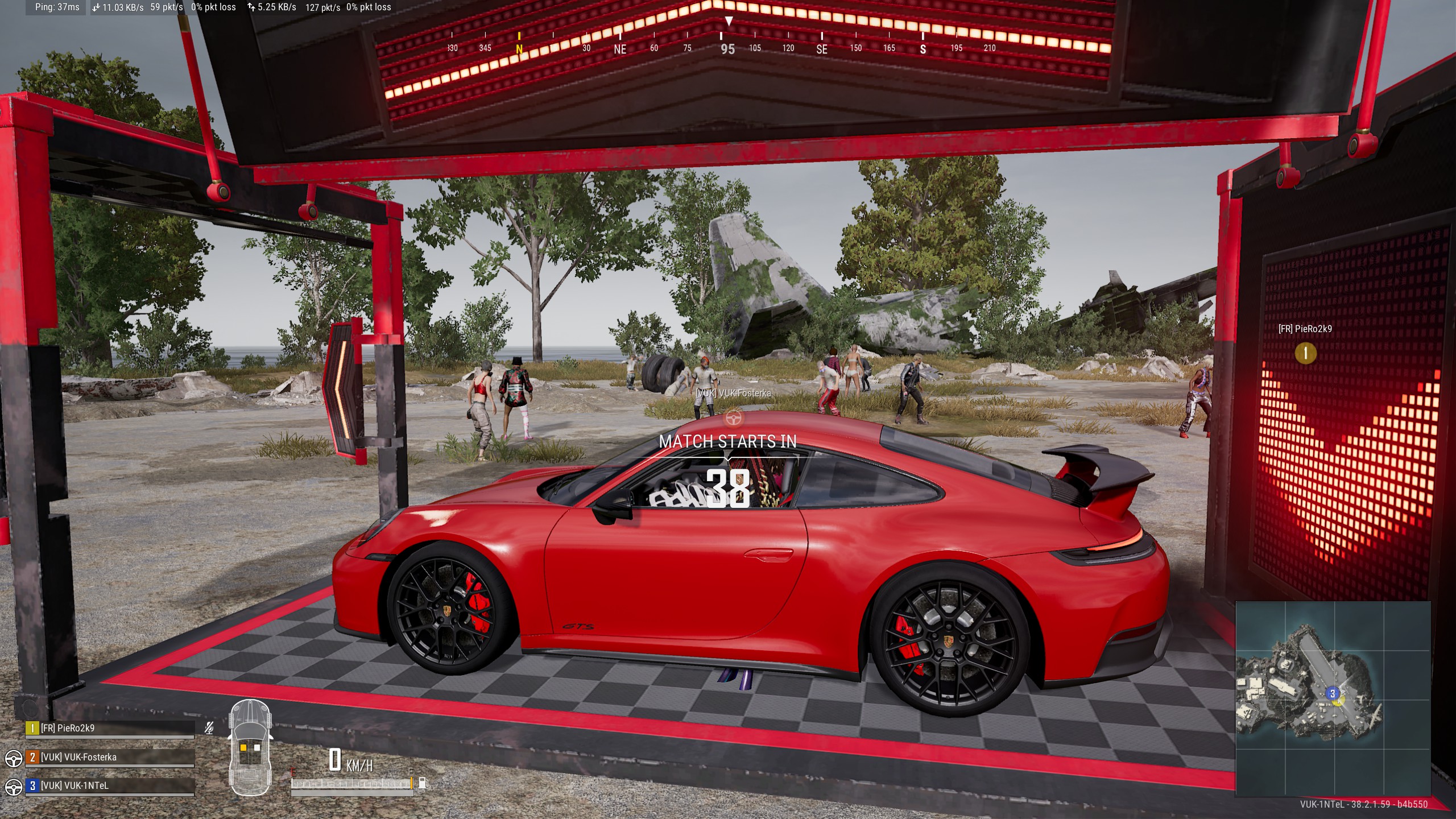This screenshot has height=819, width=1456.
Task: Select teammate row [VUK] VUK-Fosterka
Action: point(110,757)
